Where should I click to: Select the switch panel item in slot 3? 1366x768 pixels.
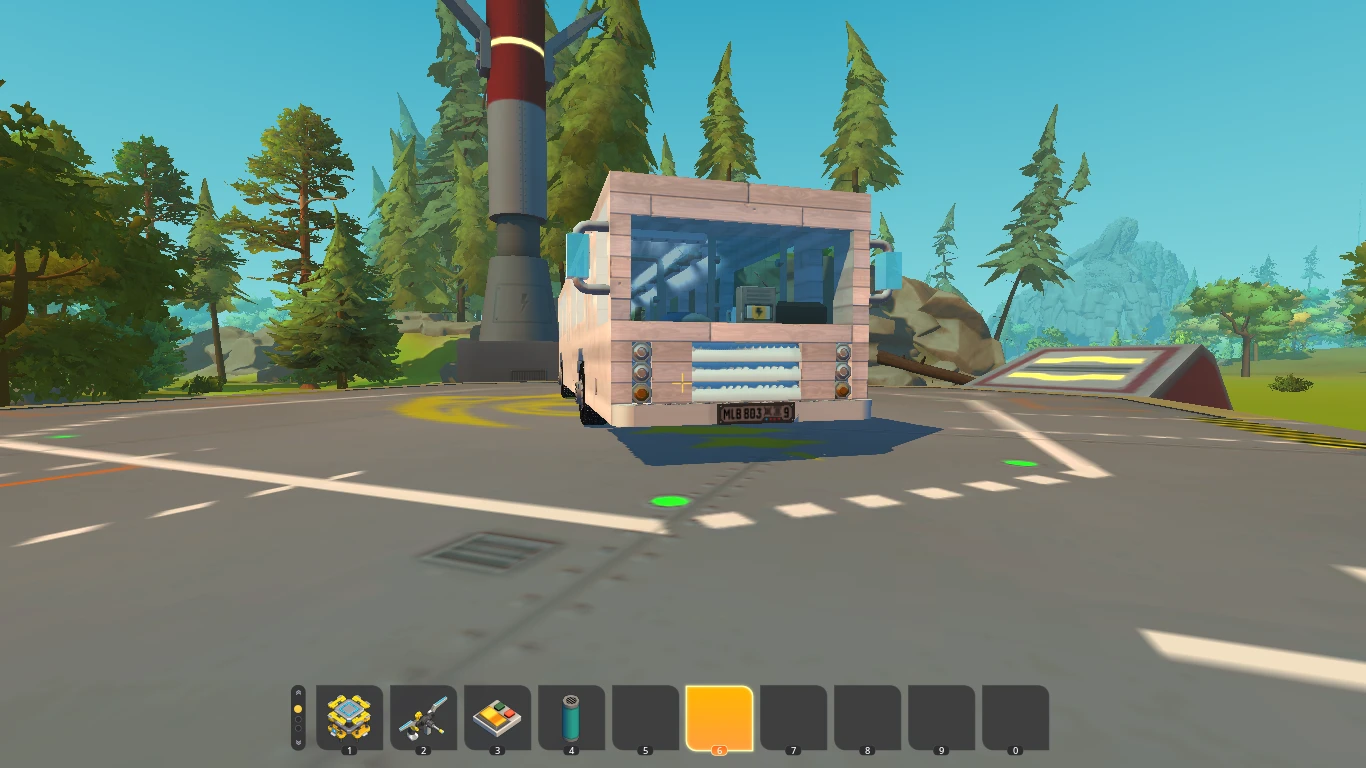pos(495,716)
